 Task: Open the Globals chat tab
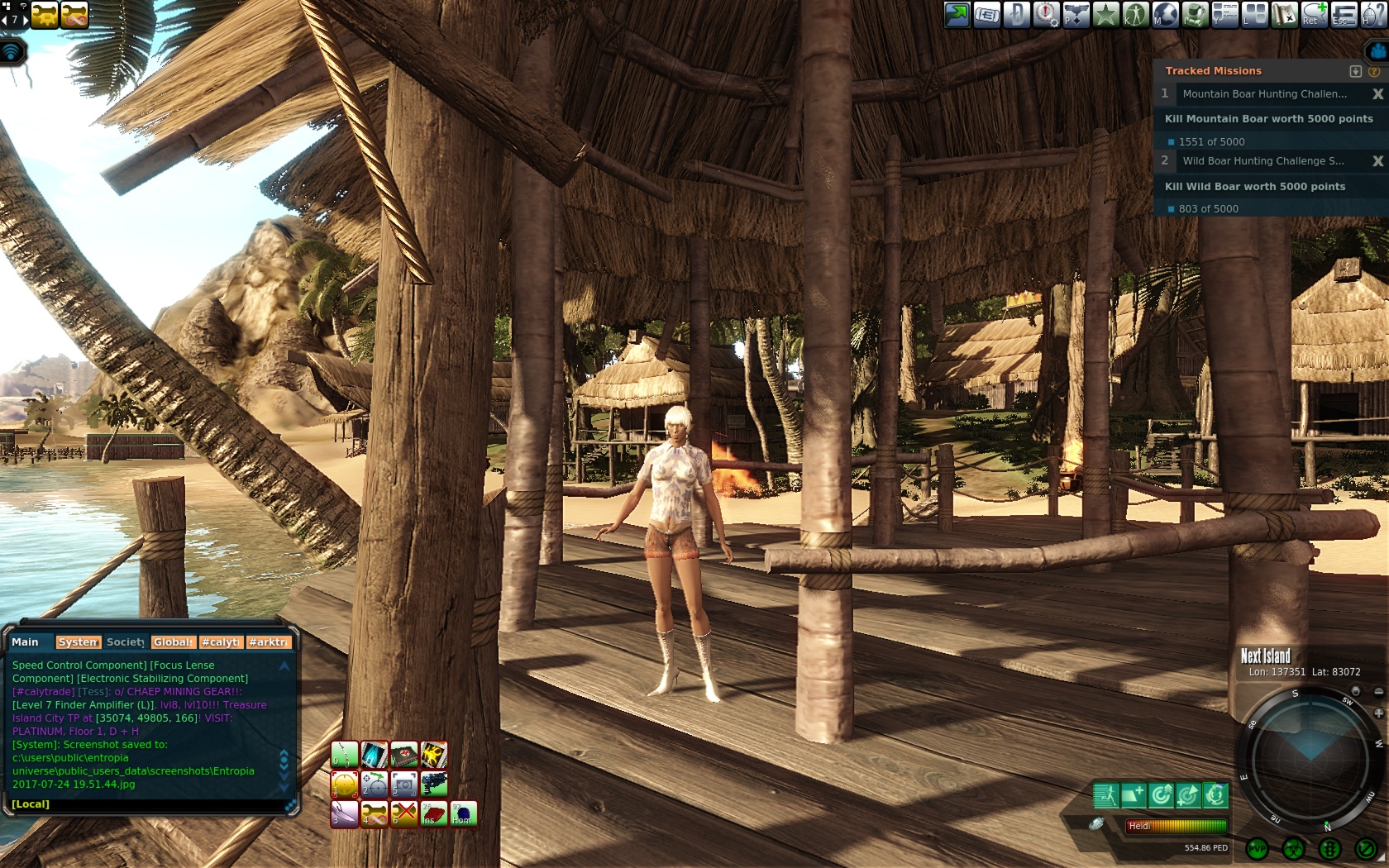tap(173, 642)
